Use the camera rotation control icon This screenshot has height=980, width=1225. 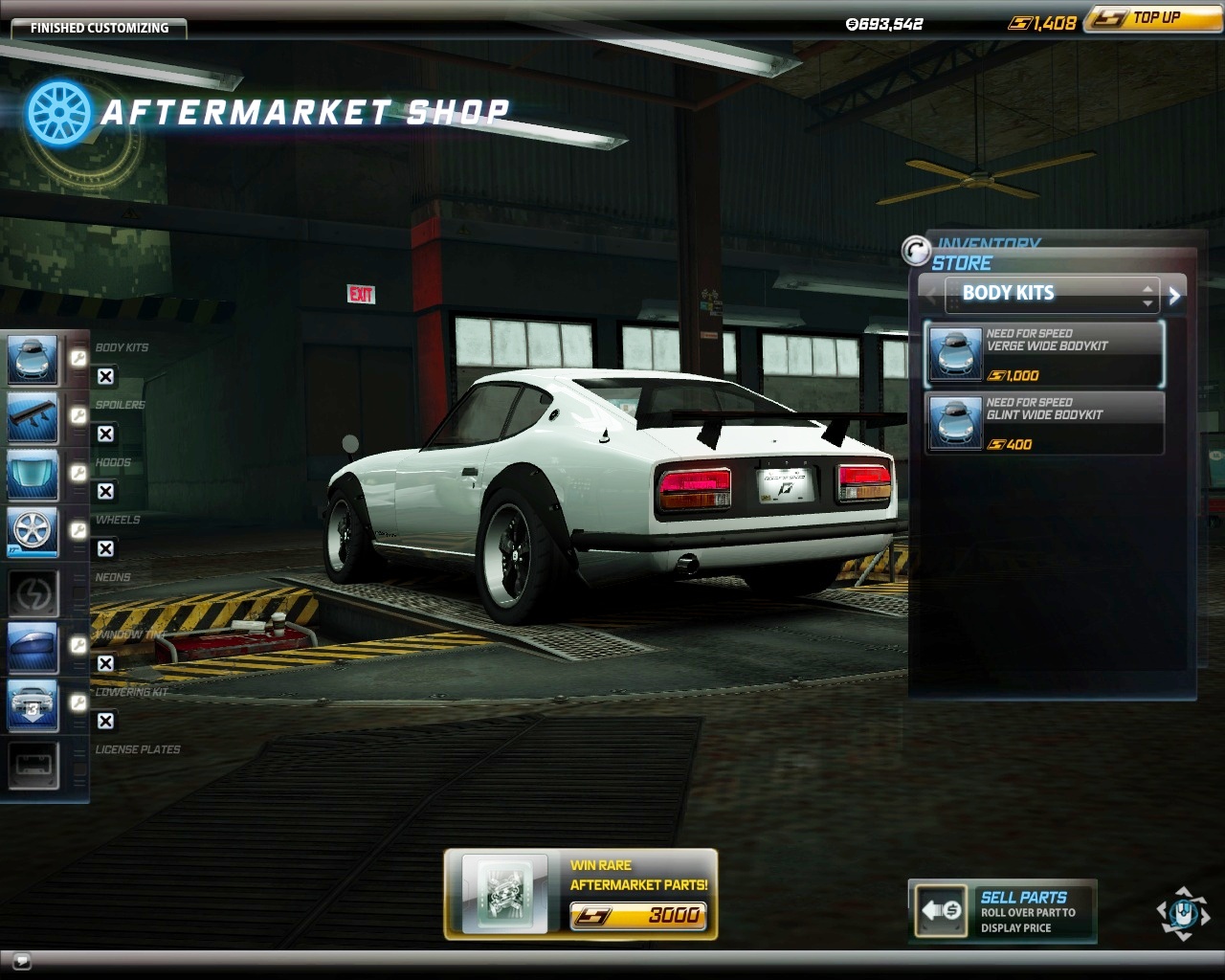click(x=1183, y=911)
